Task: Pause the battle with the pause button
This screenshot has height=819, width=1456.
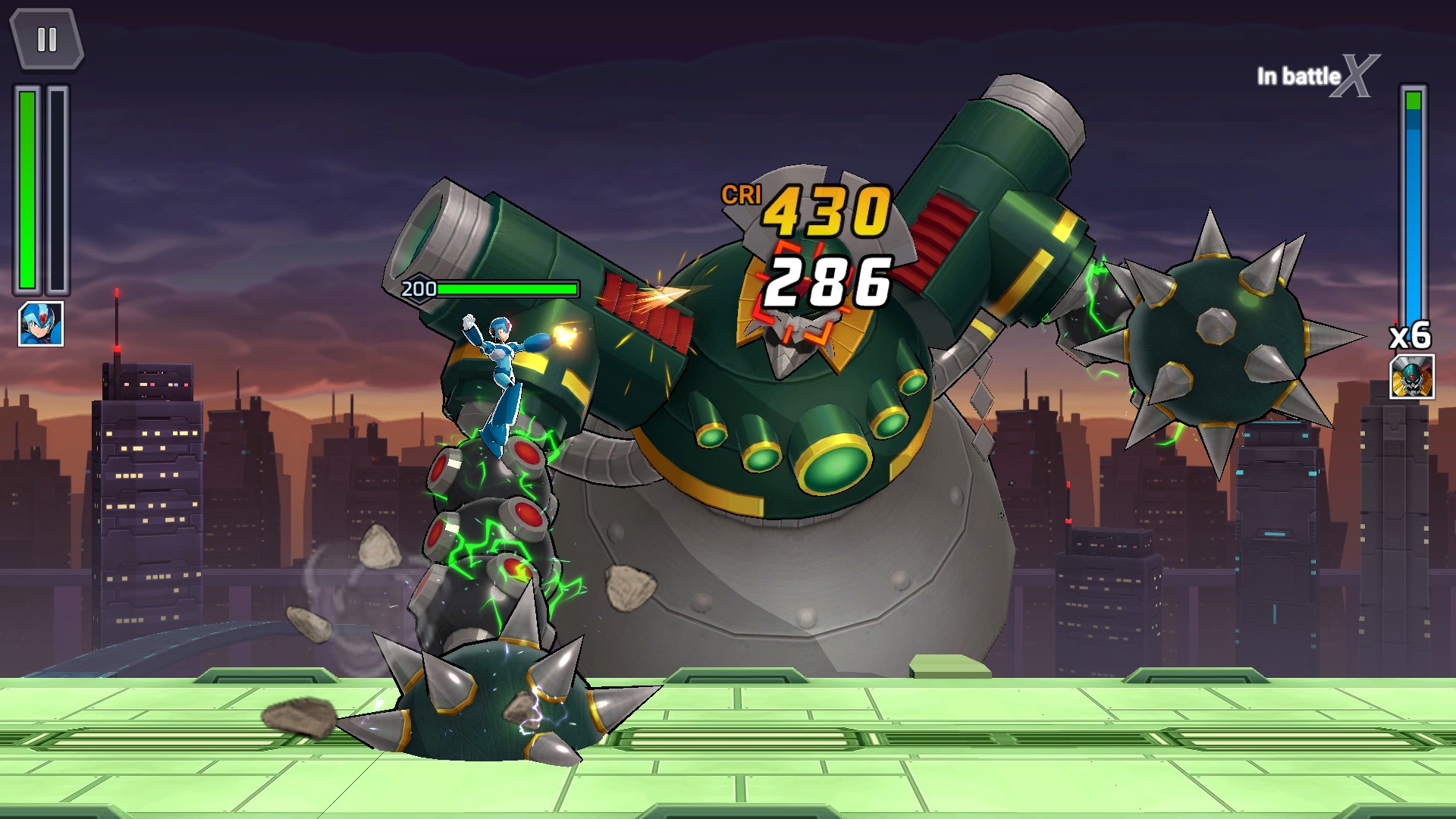Action: (46, 39)
